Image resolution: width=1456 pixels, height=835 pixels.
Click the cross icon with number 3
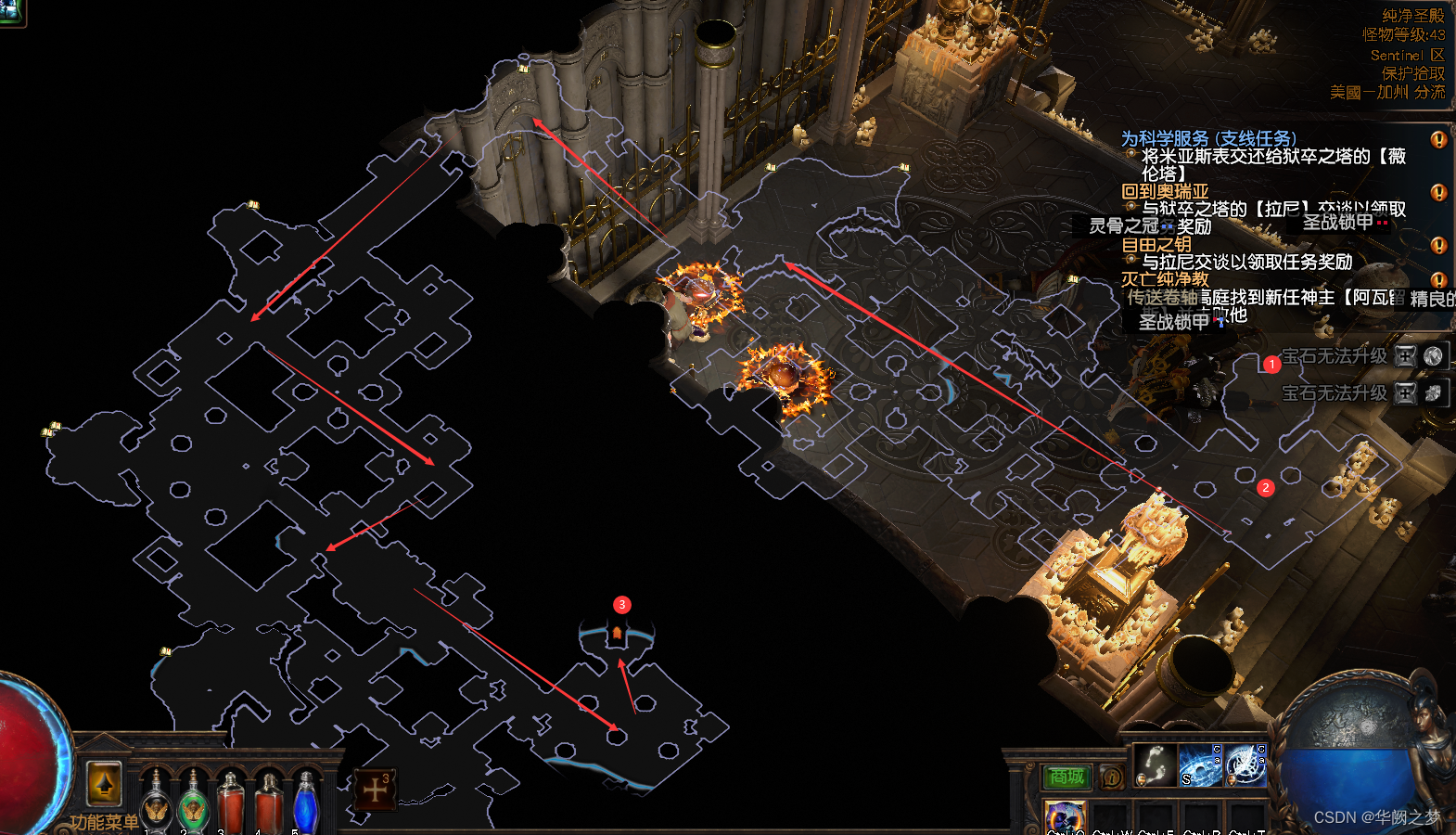click(376, 790)
